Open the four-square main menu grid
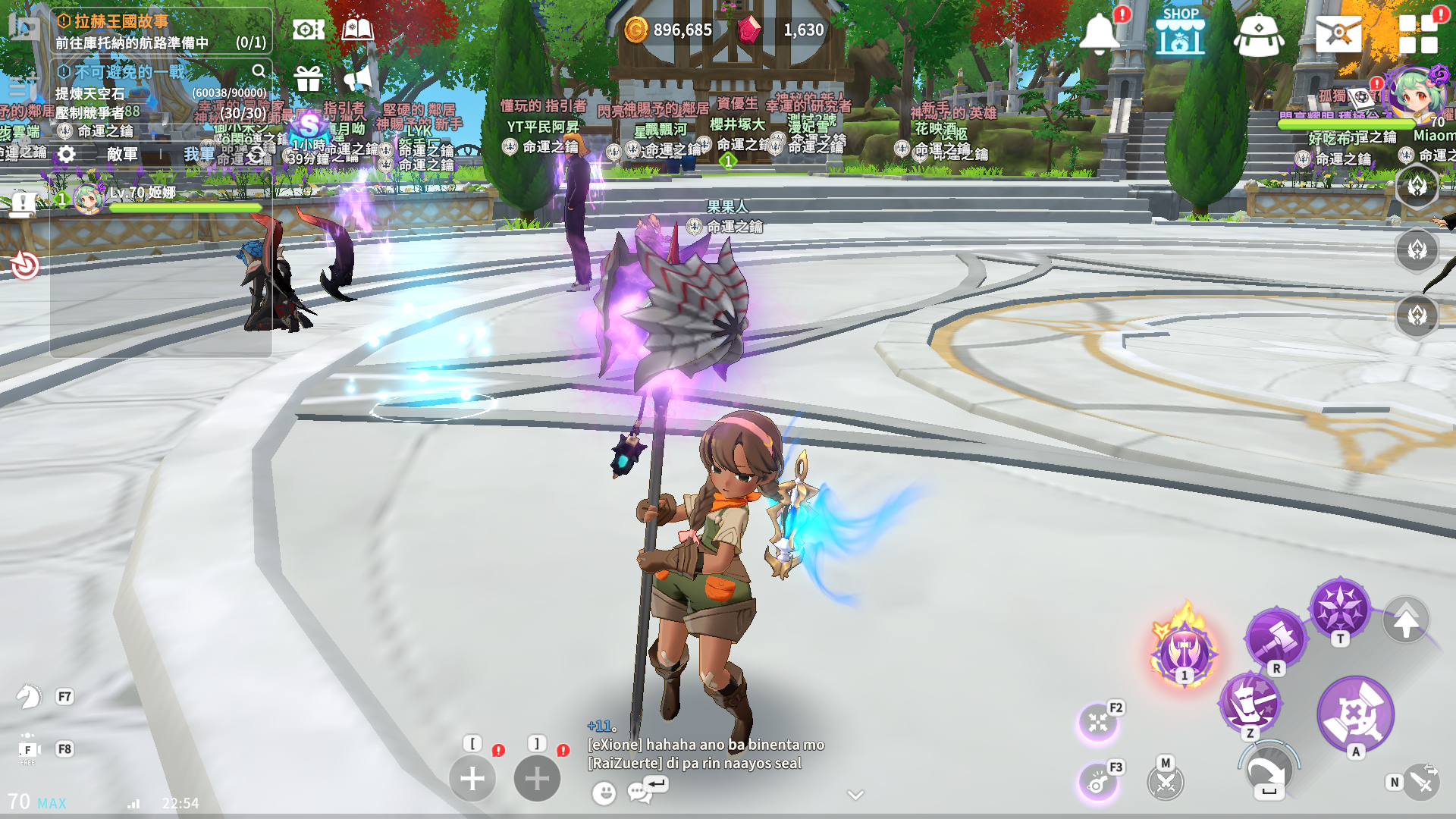The width and height of the screenshot is (1456, 819). point(1418,34)
